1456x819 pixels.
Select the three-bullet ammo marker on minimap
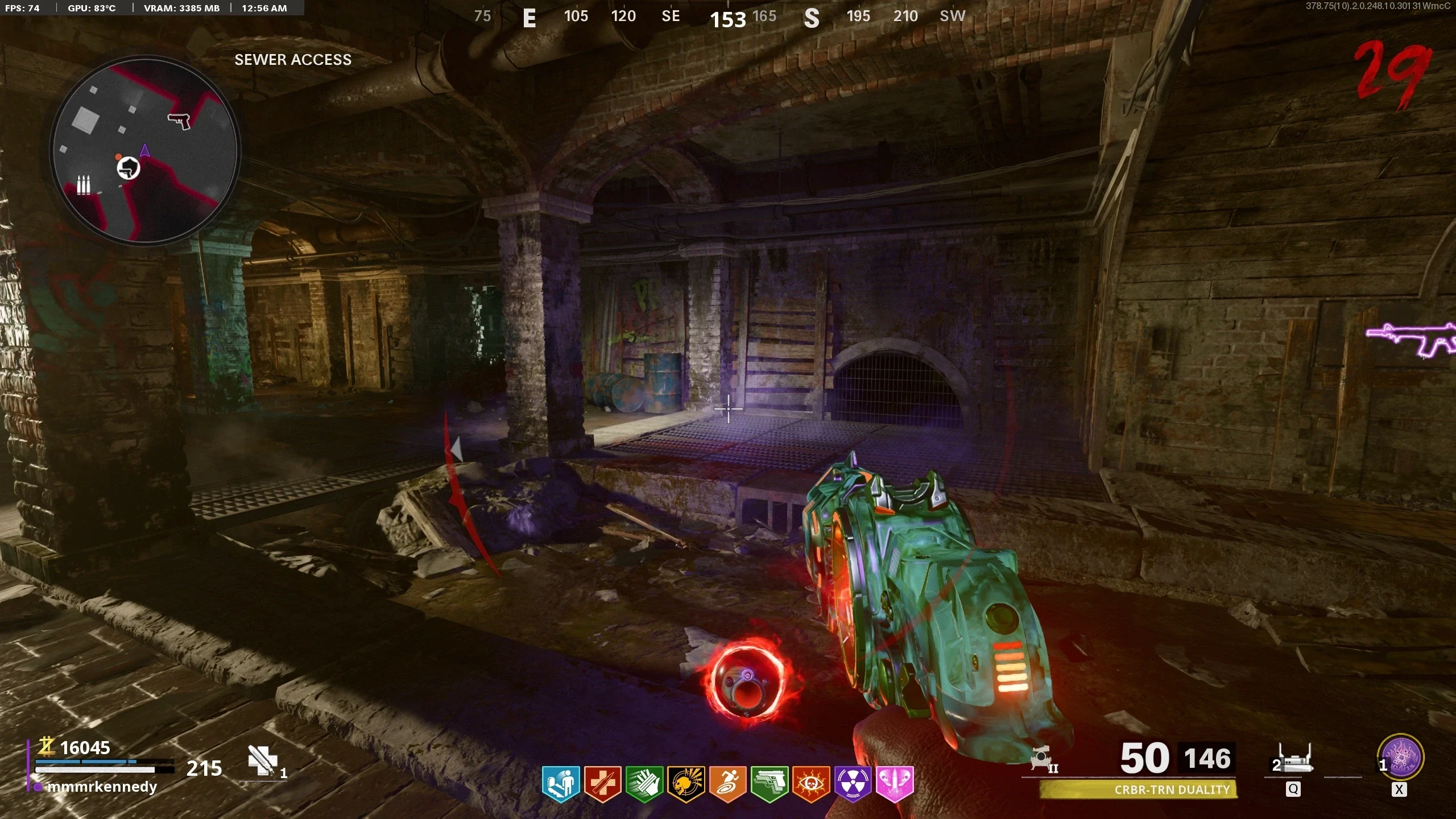(84, 185)
